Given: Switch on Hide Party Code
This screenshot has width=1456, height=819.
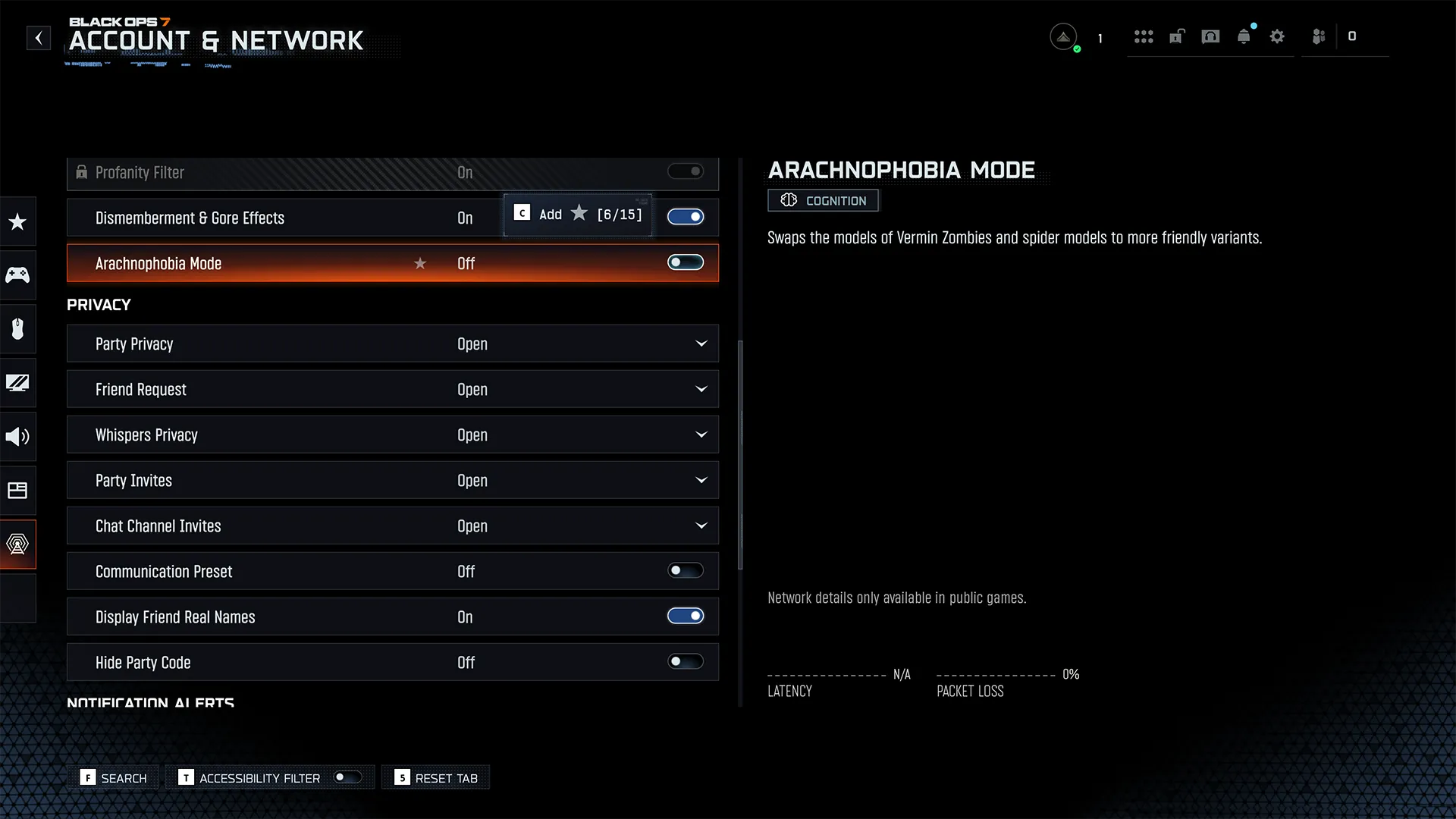Looking at the screenshot, I should (x=685, y=662).
